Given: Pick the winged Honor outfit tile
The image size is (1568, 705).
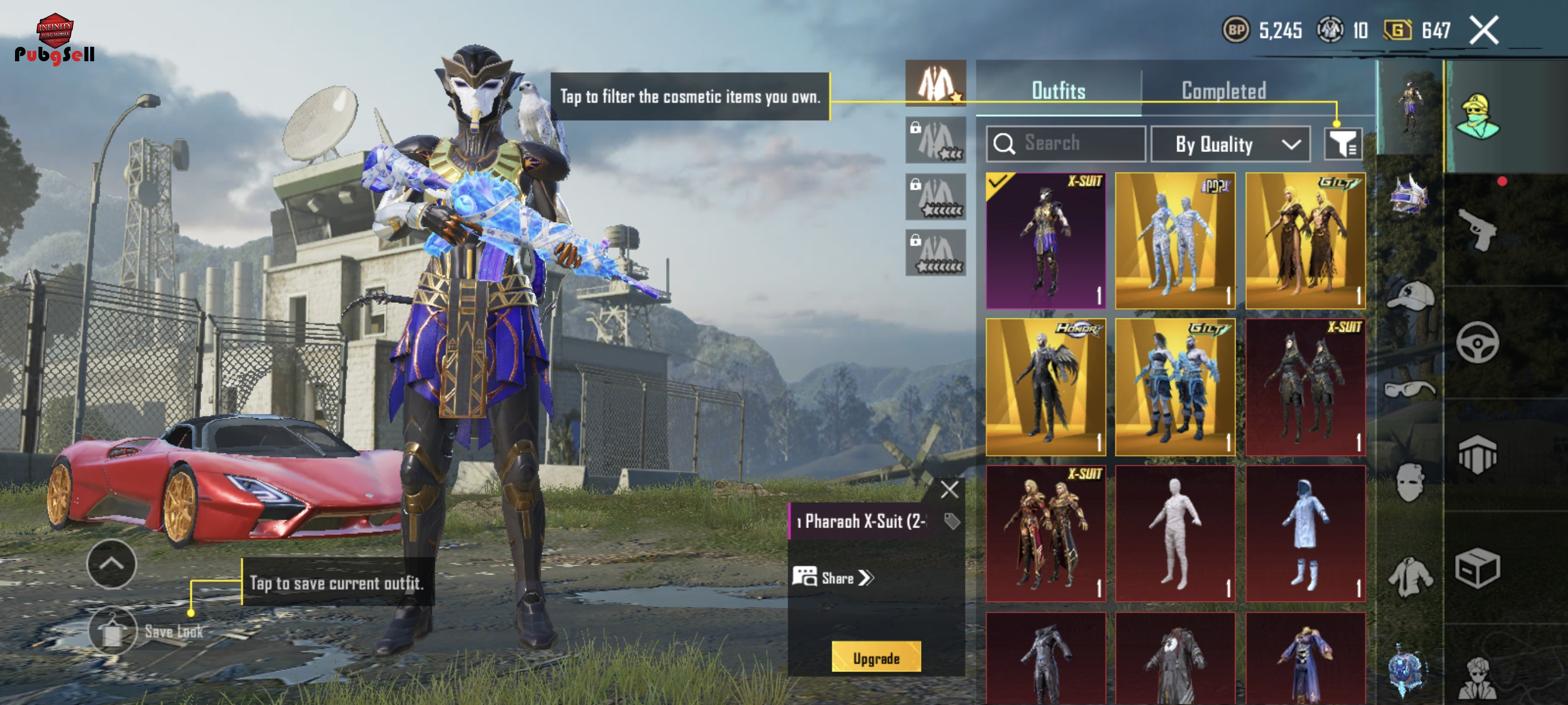Looking at the screenshot, I should 1045,387.
